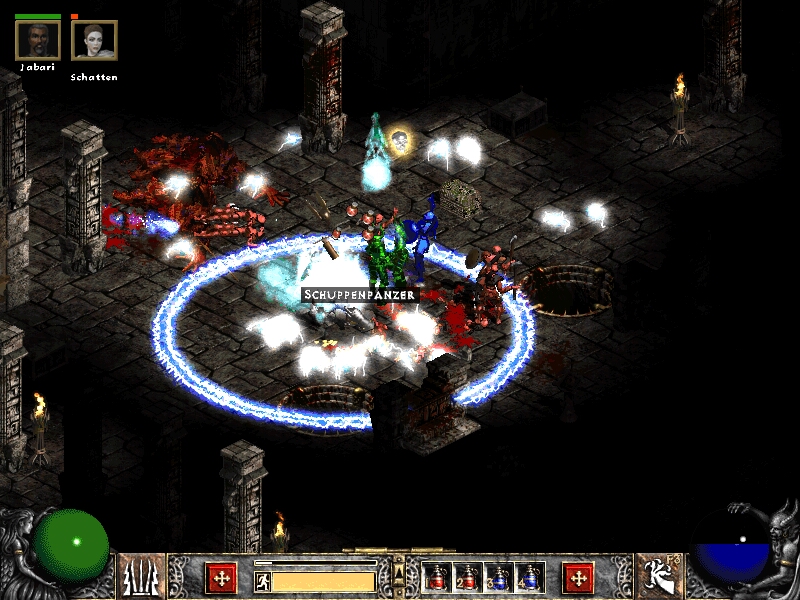Toggle the run/walk running figure icon
Screen dimensions: 800x600
pos(262,581)
